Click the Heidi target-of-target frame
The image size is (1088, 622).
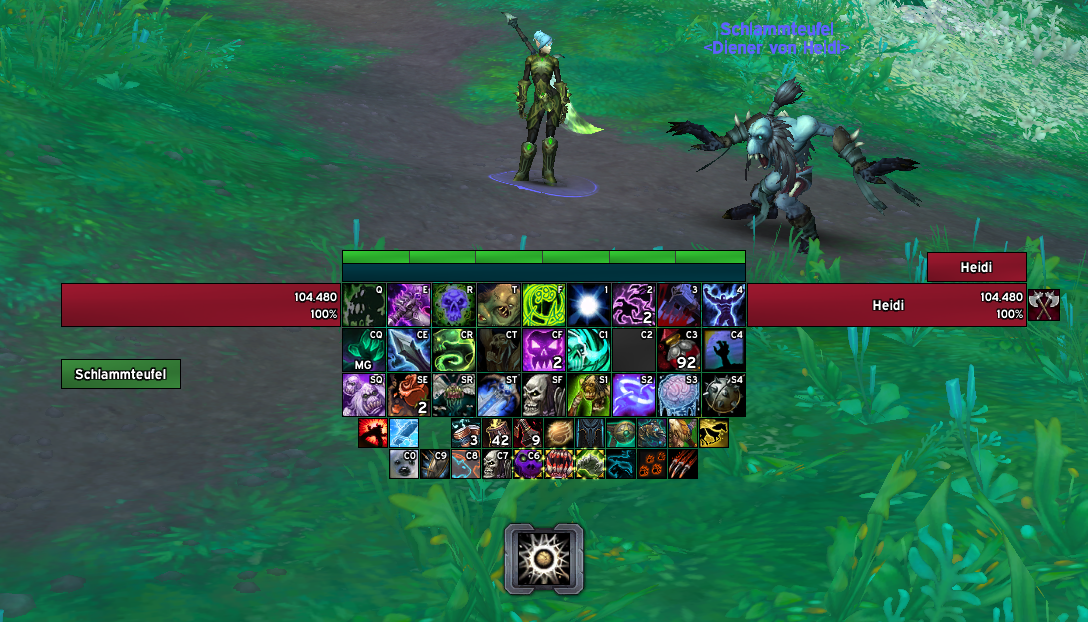coord(976,267)
